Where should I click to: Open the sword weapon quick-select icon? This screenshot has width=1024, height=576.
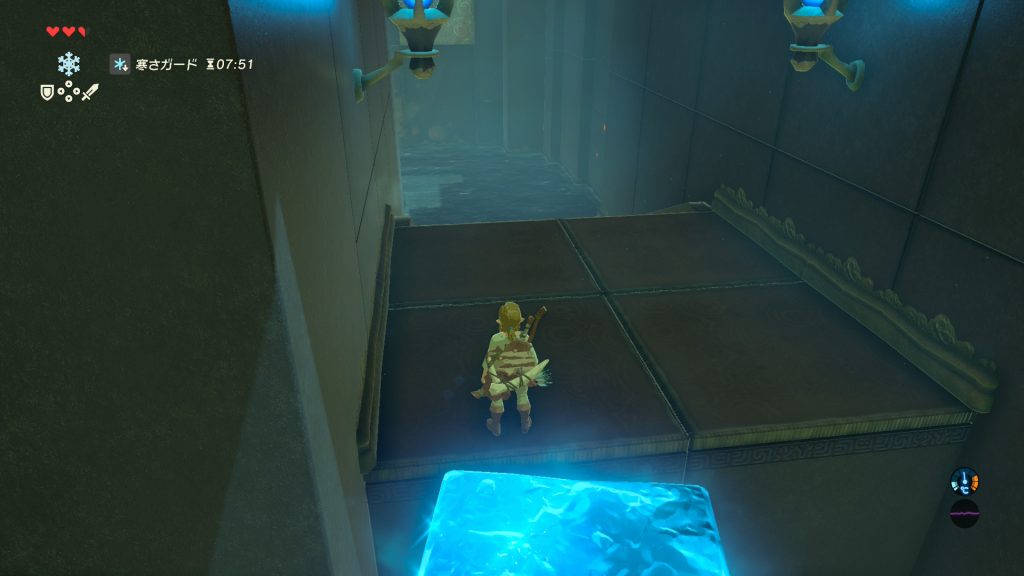(x=90, y=92)
